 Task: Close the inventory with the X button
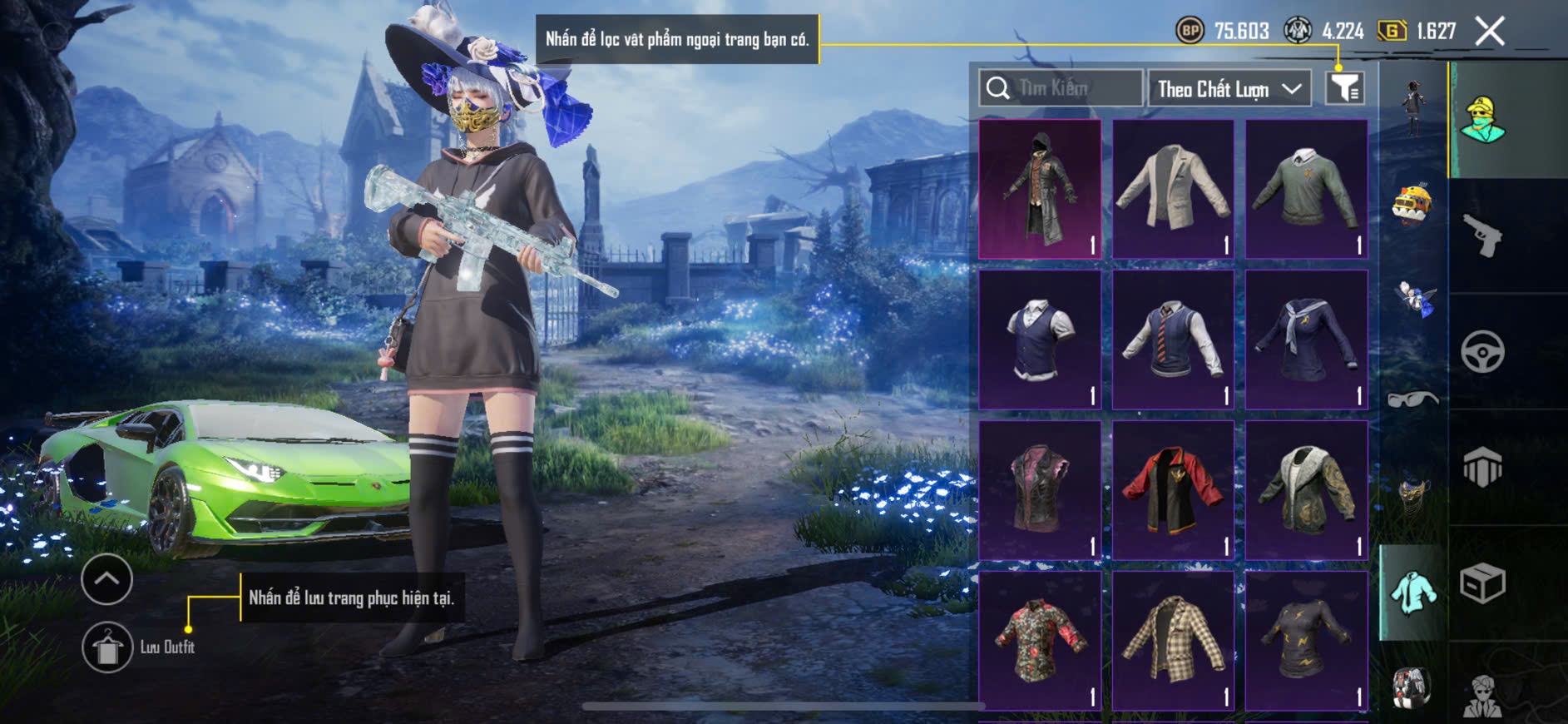(1489, 32)
